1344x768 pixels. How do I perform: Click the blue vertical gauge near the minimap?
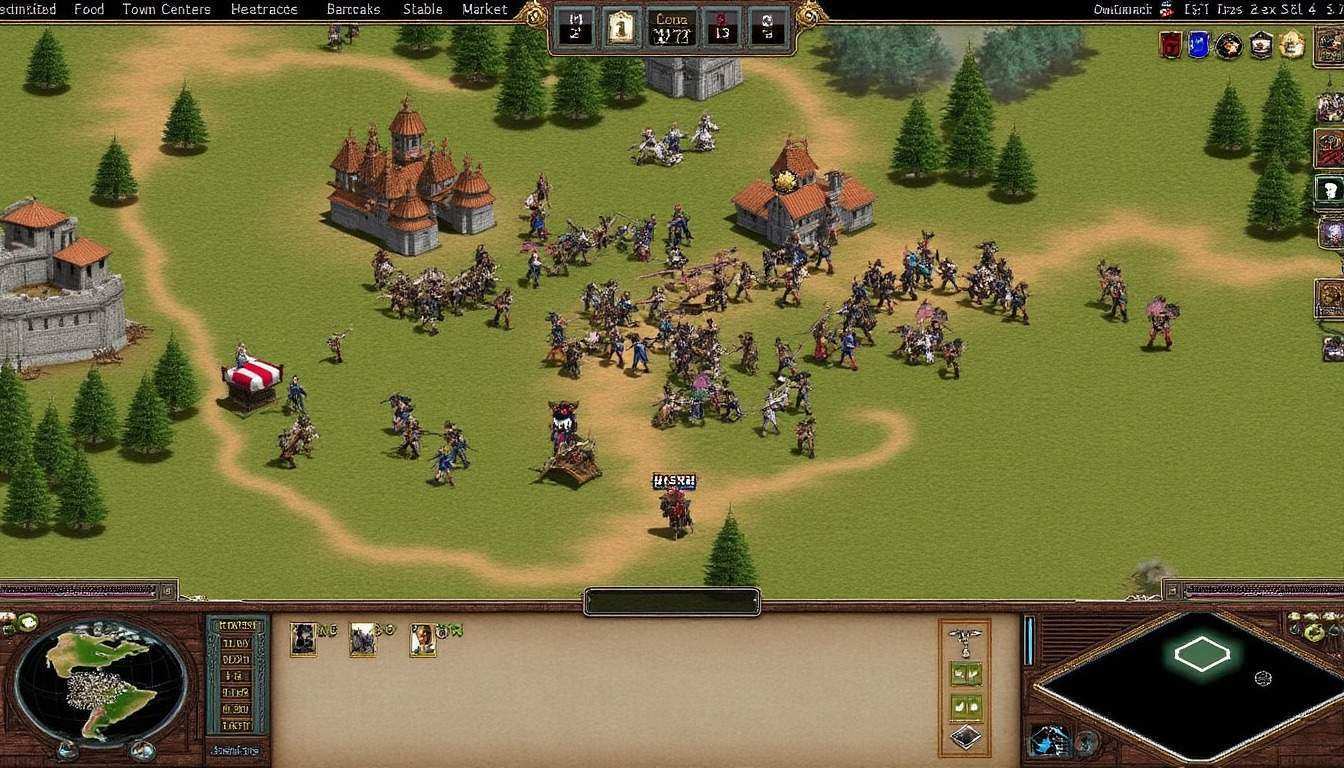coord(1028,641)
